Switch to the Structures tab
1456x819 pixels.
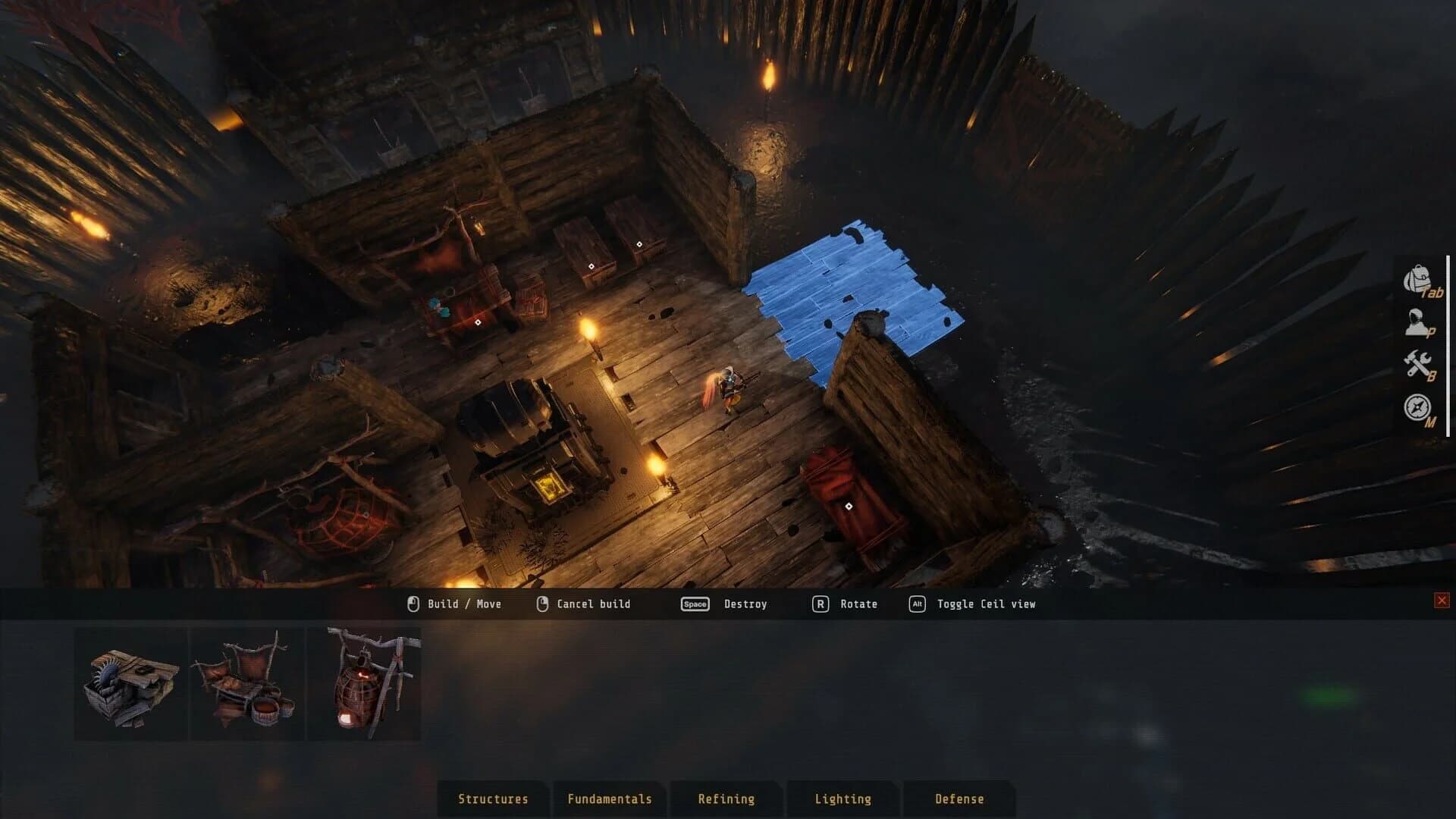pos(492,799)
